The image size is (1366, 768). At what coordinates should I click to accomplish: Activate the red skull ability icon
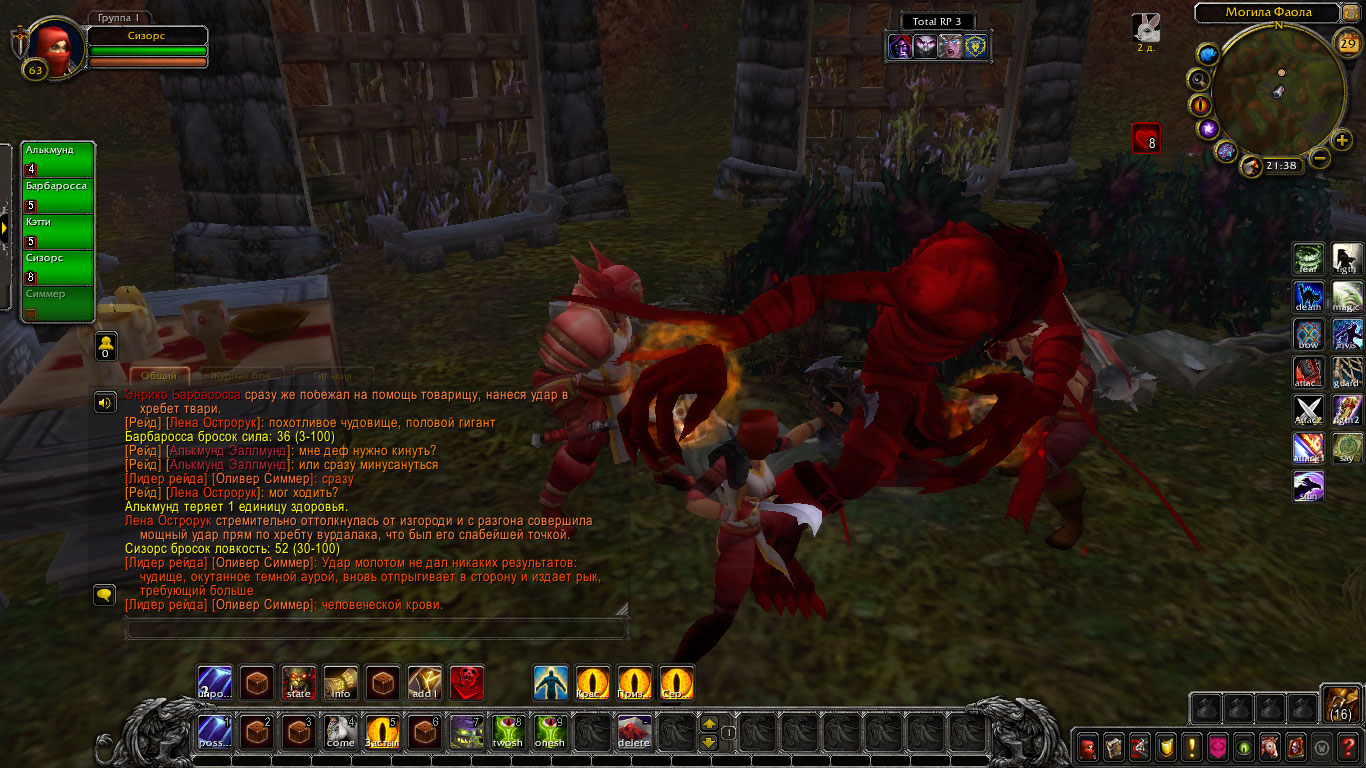click(467, 683)
